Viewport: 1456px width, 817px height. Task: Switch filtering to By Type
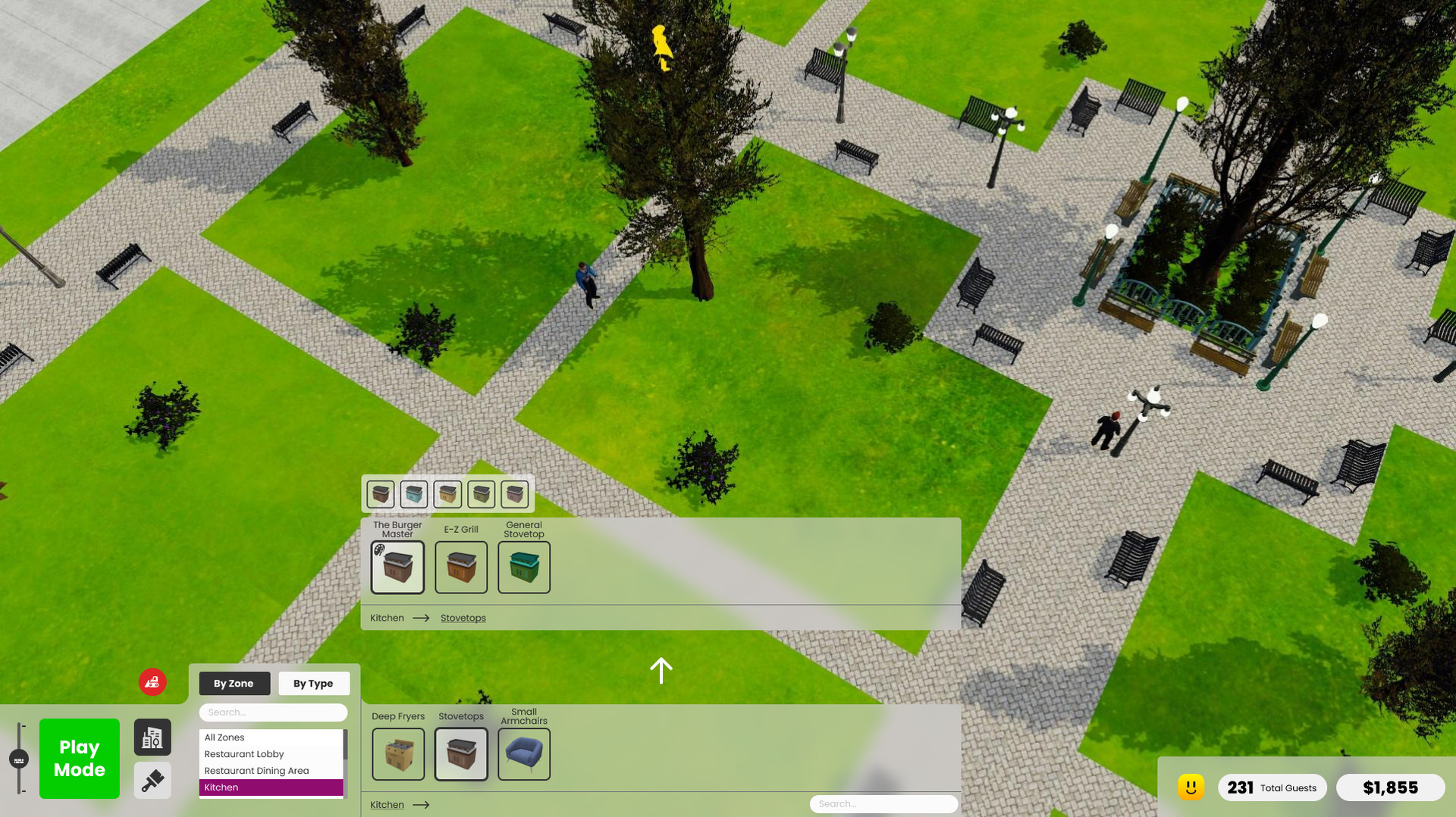click(313, 683)
